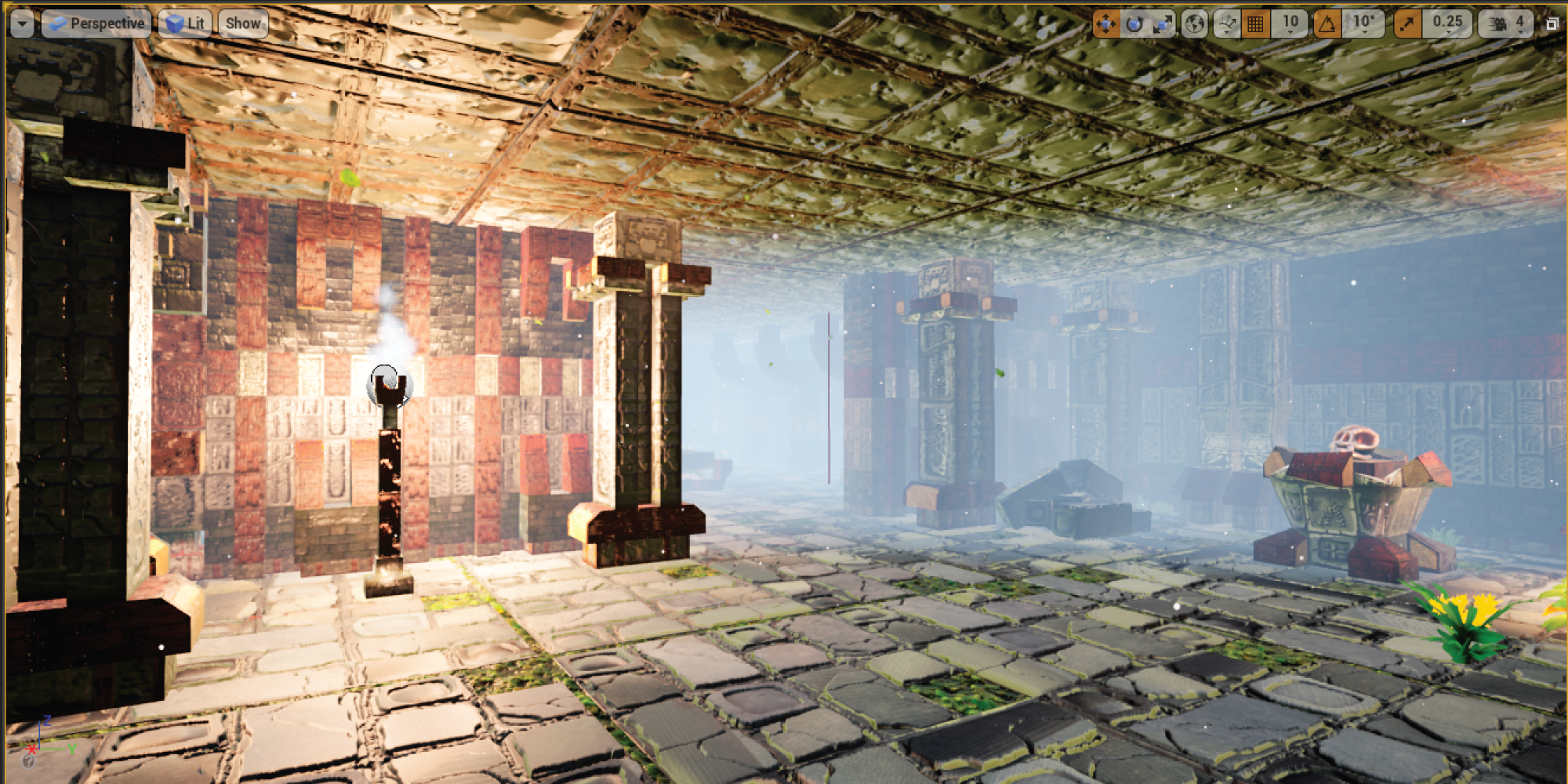1568x784 pixels.
Task: Toggle grid snapping
Action: pos(1256,23)
